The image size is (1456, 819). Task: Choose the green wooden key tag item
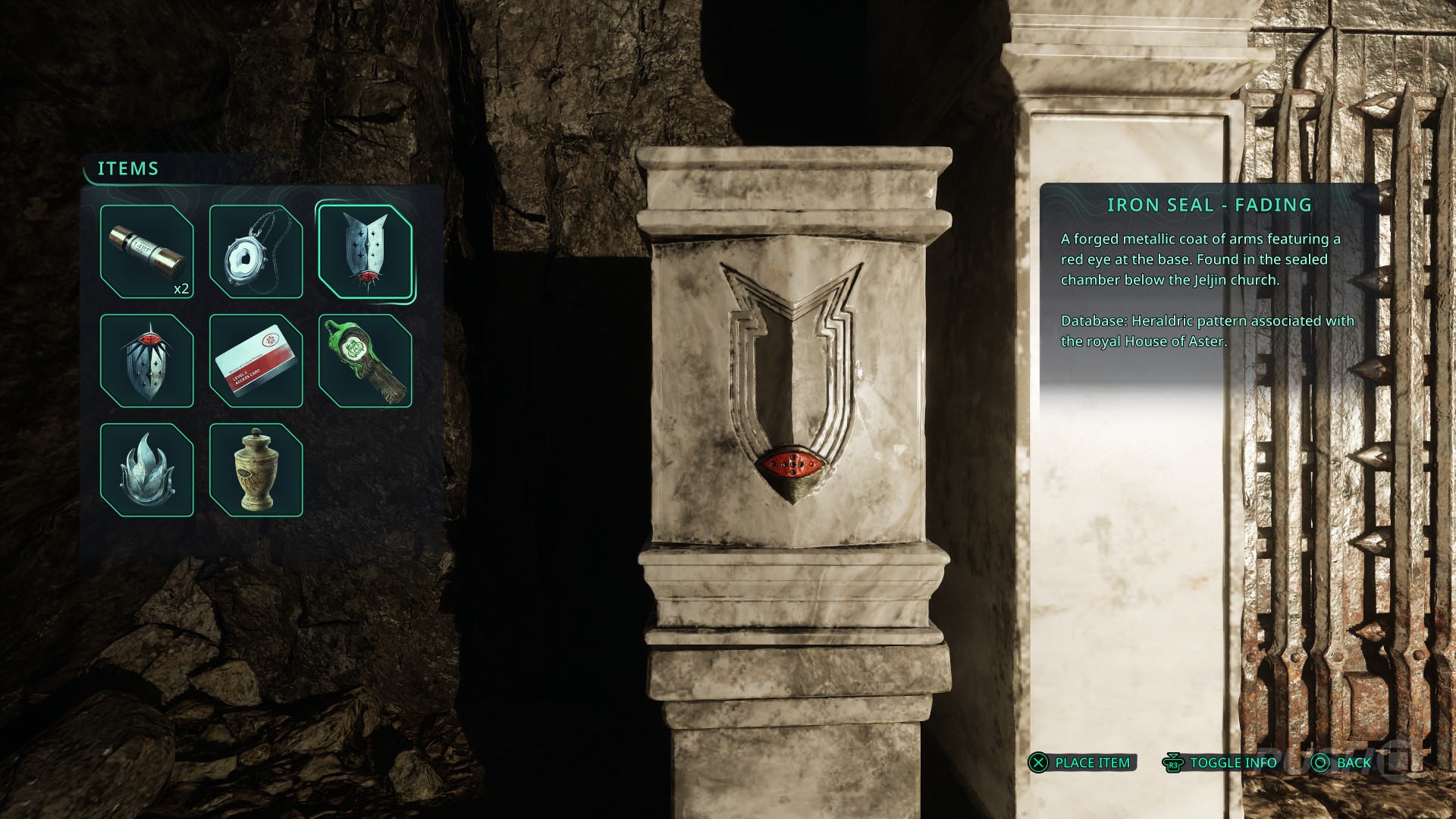[x=365, y=360]
